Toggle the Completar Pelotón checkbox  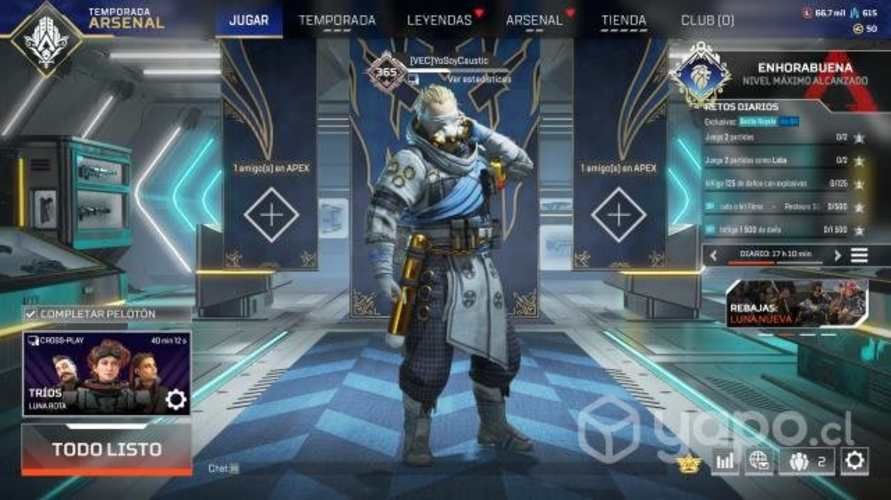tap(31, 314)
